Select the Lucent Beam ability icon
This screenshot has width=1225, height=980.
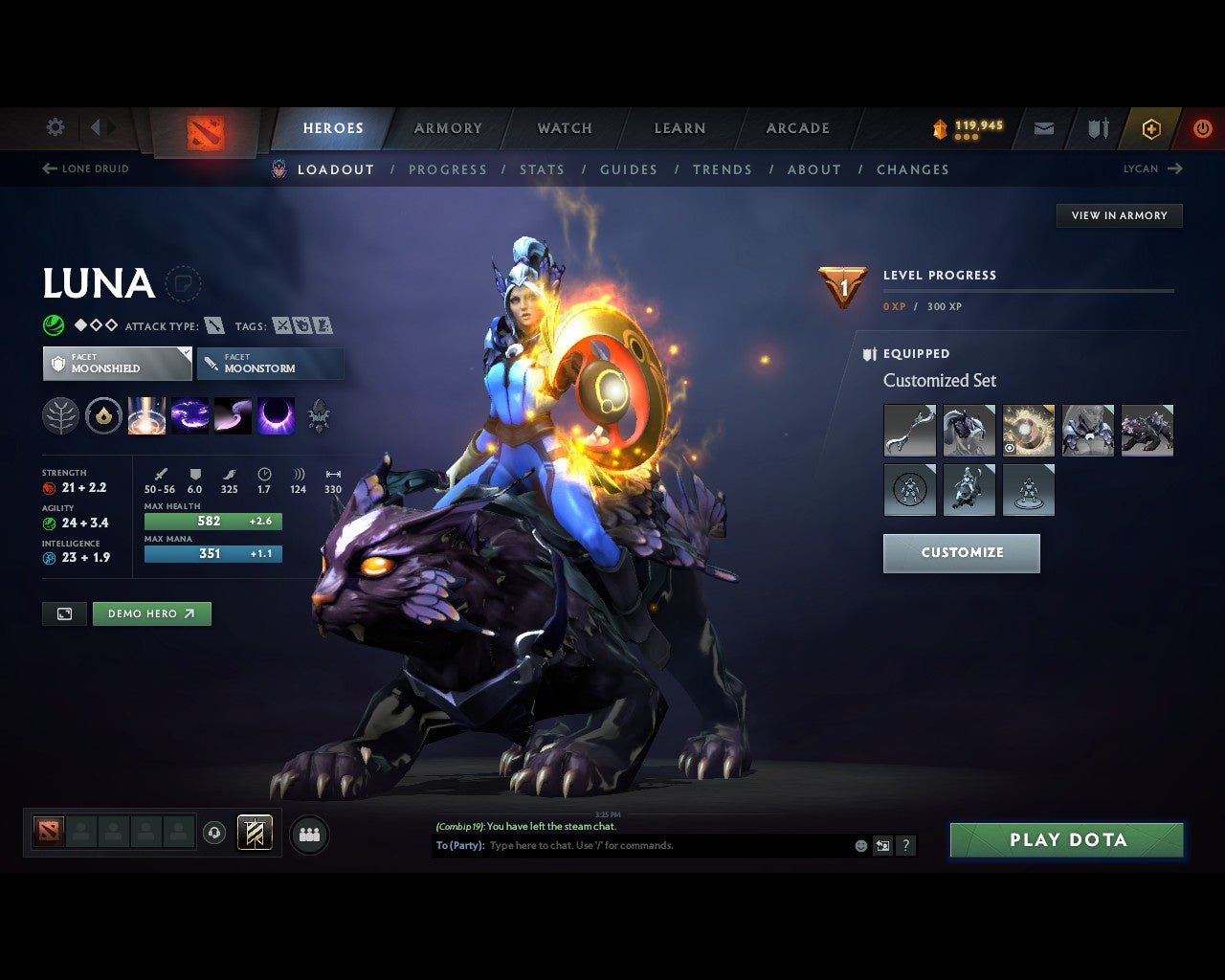pos(146,414)
